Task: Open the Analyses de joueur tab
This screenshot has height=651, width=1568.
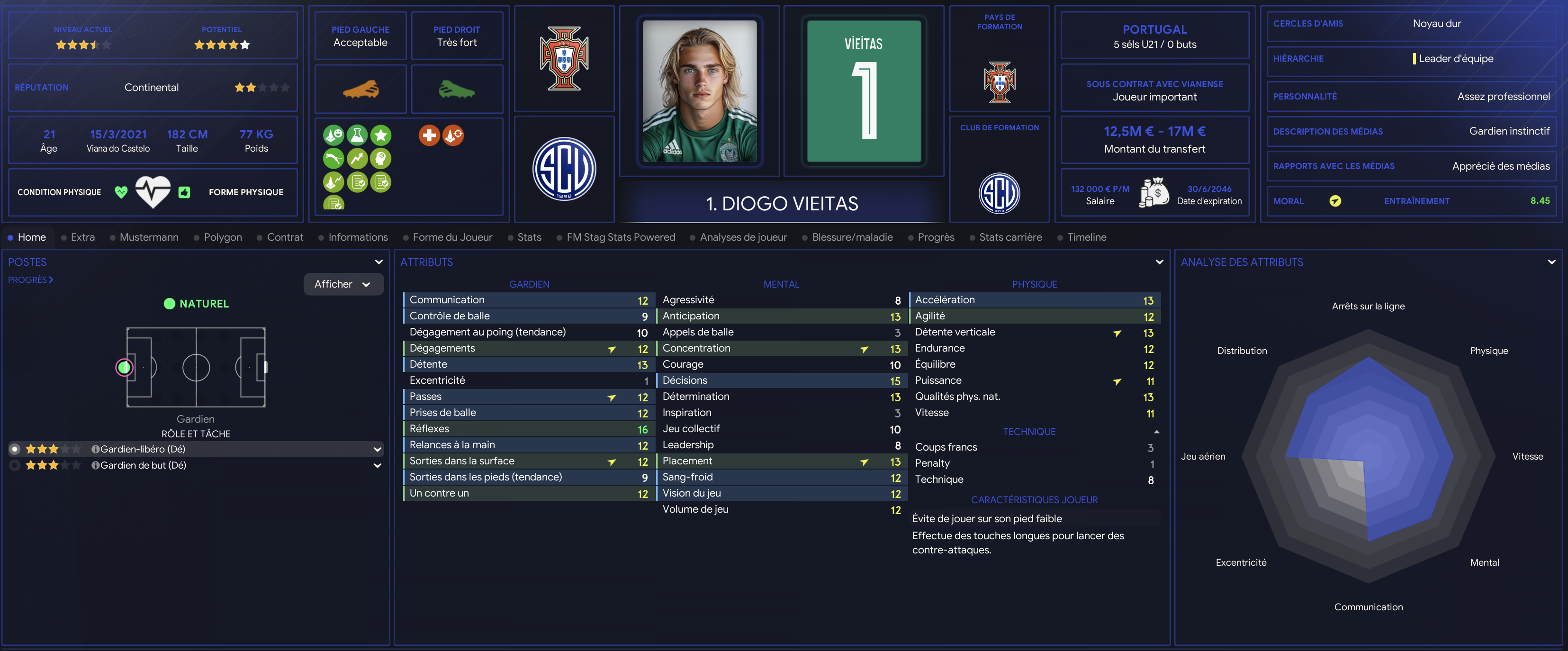Action: click(743, 237)
